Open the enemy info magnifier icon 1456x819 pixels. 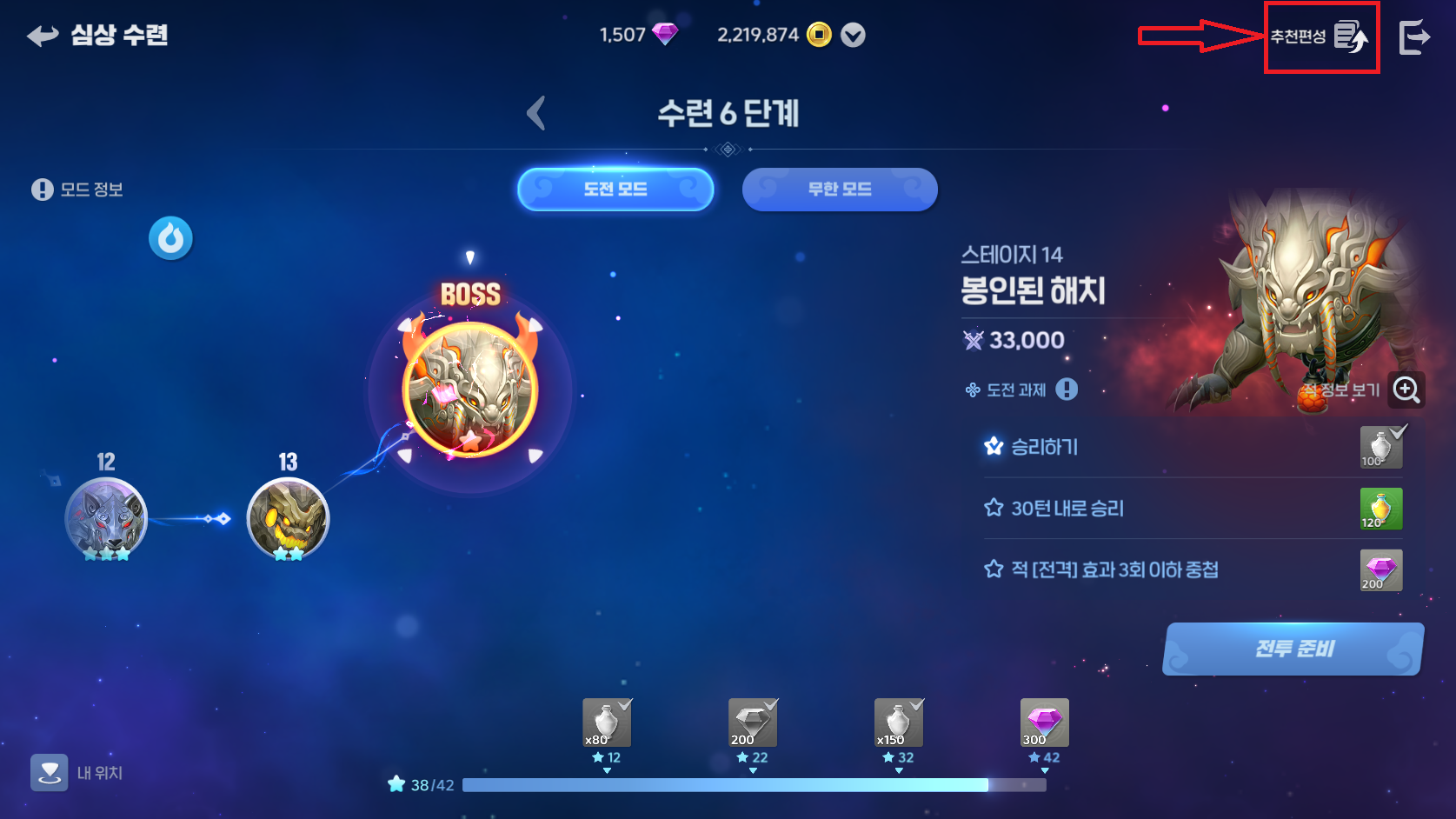click(x=1407, y=390)
